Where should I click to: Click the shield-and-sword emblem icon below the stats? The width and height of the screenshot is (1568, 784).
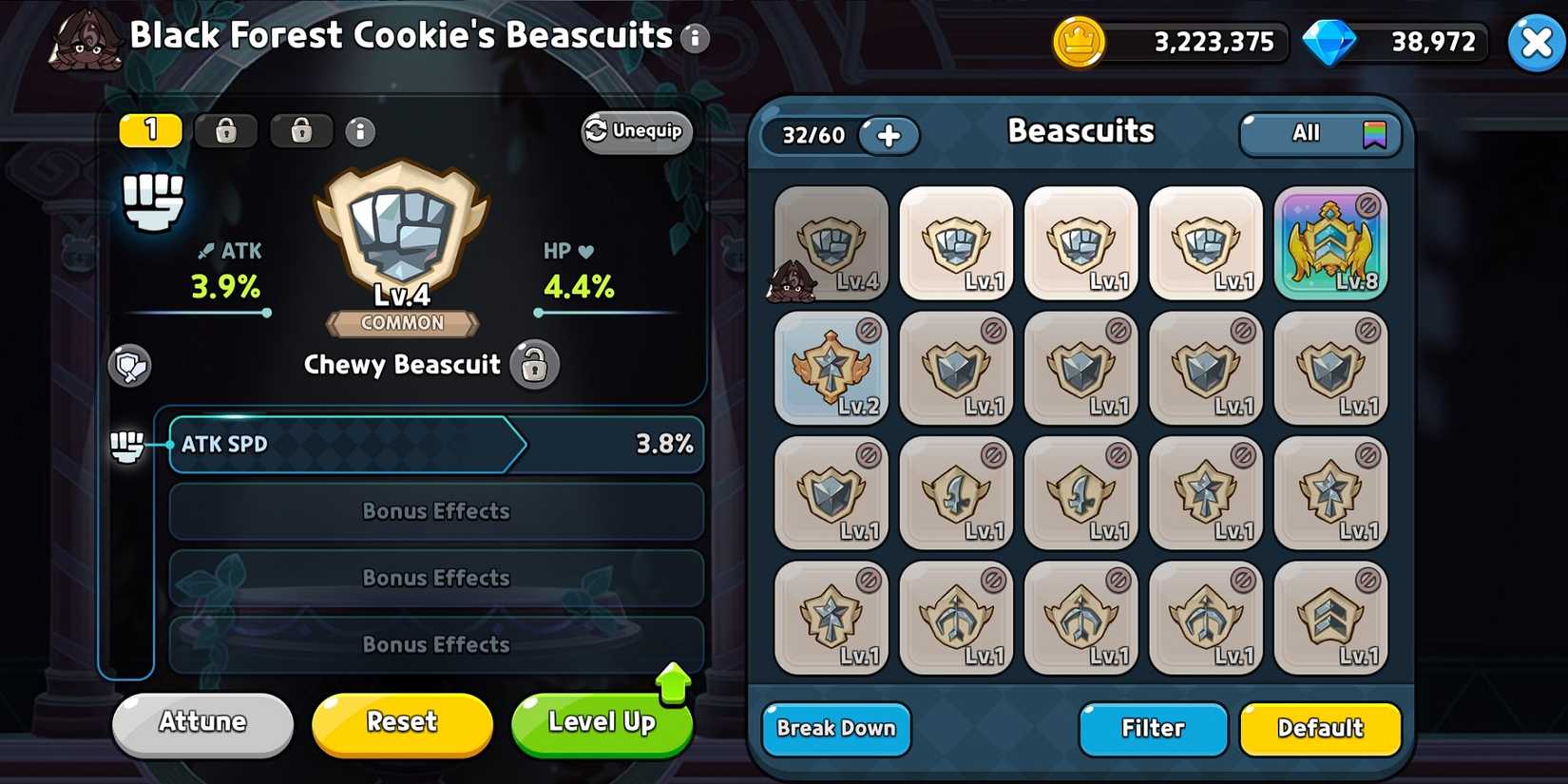coord(130,367)
